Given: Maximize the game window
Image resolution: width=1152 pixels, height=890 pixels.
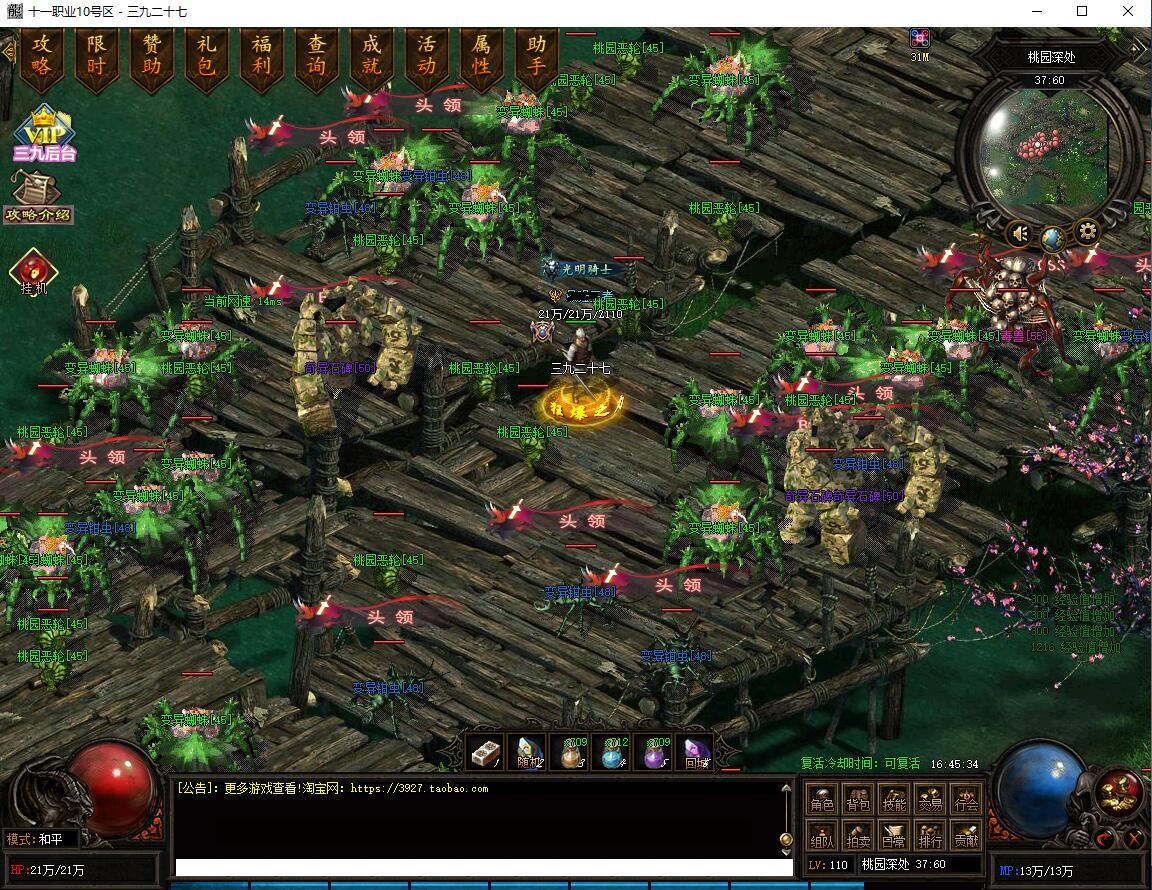Looking at the screenshot, I should point(1082,11).
